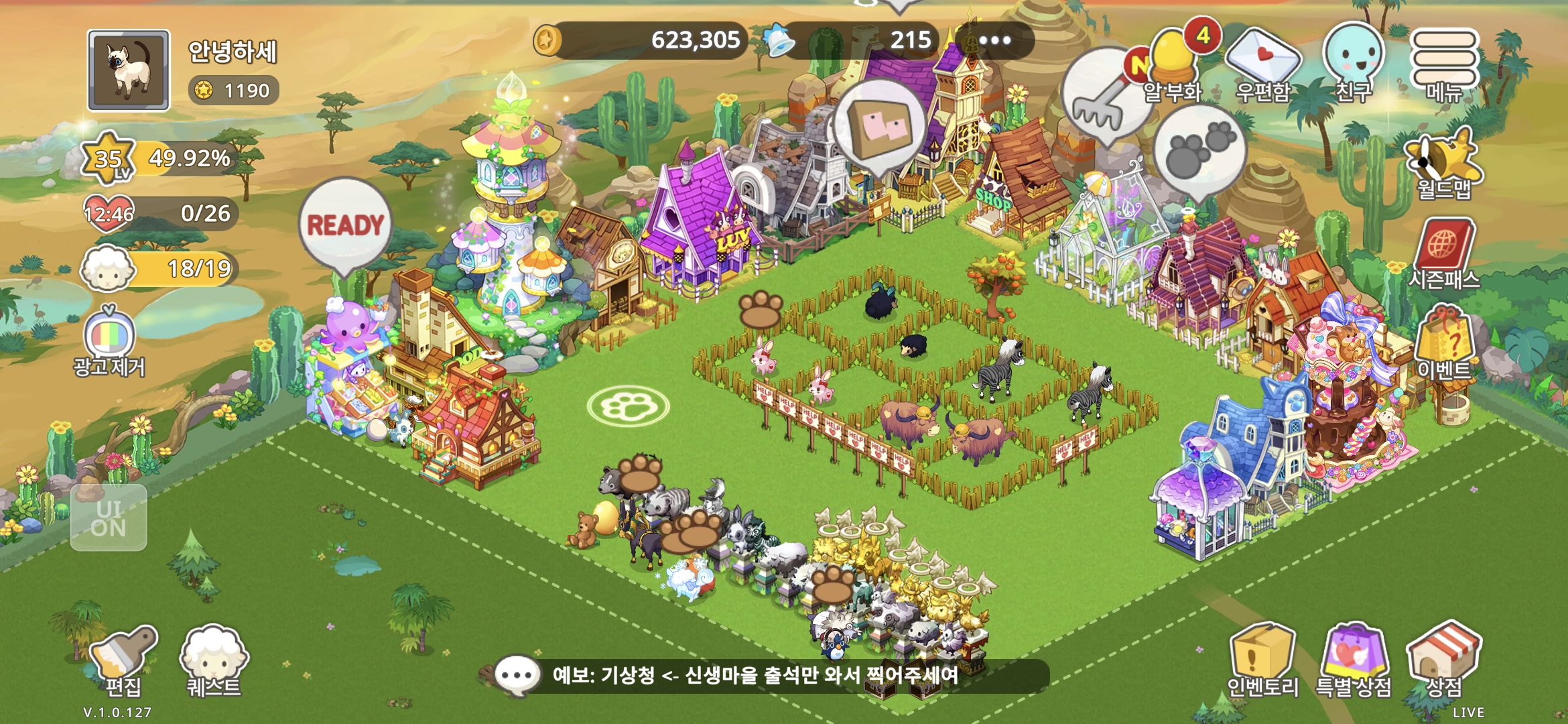Open the 친구 friends list
The image size is (1568, 724).
pos(1354,60)
